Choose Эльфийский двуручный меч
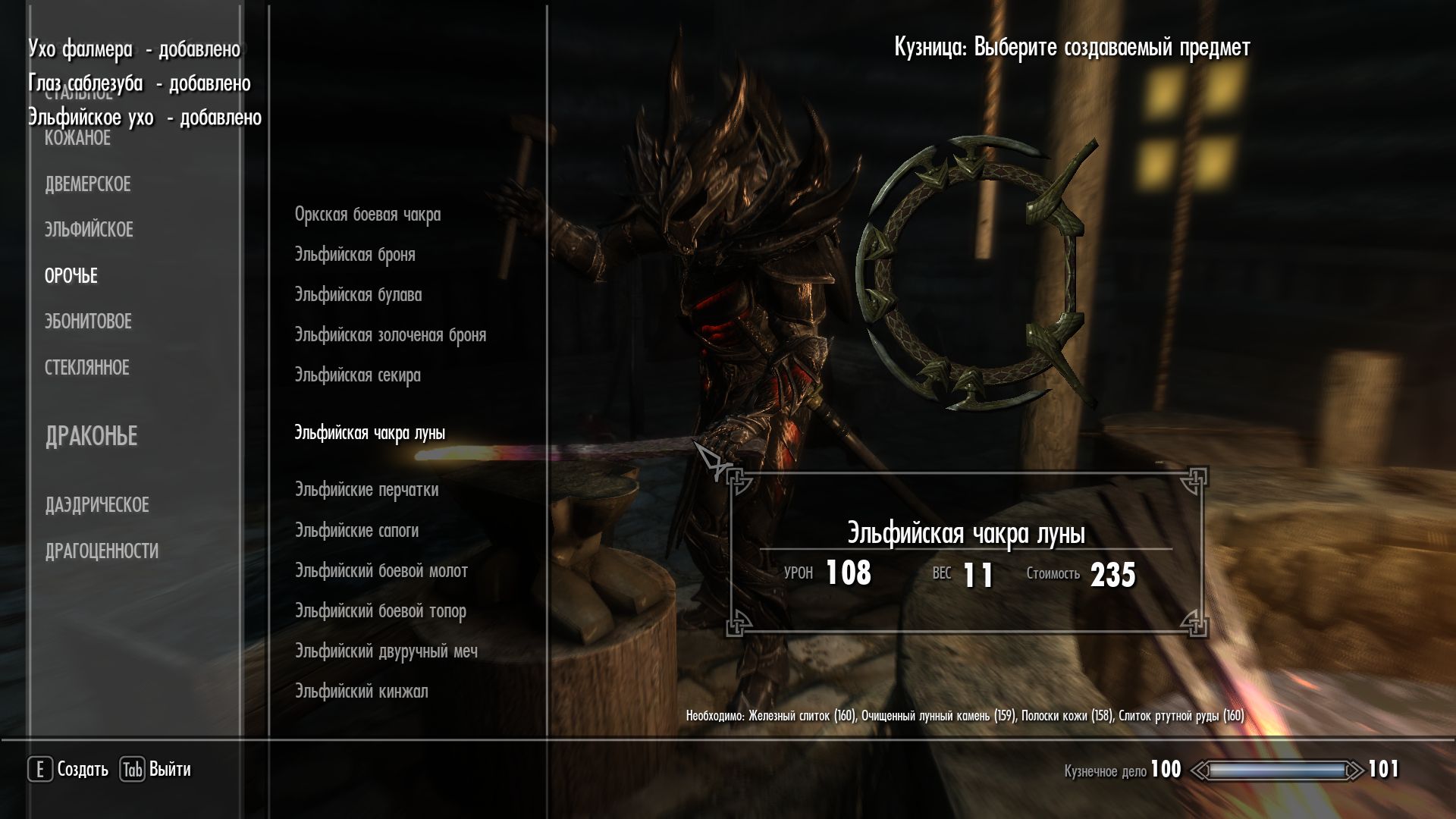1456x819 pixels. 386,651
